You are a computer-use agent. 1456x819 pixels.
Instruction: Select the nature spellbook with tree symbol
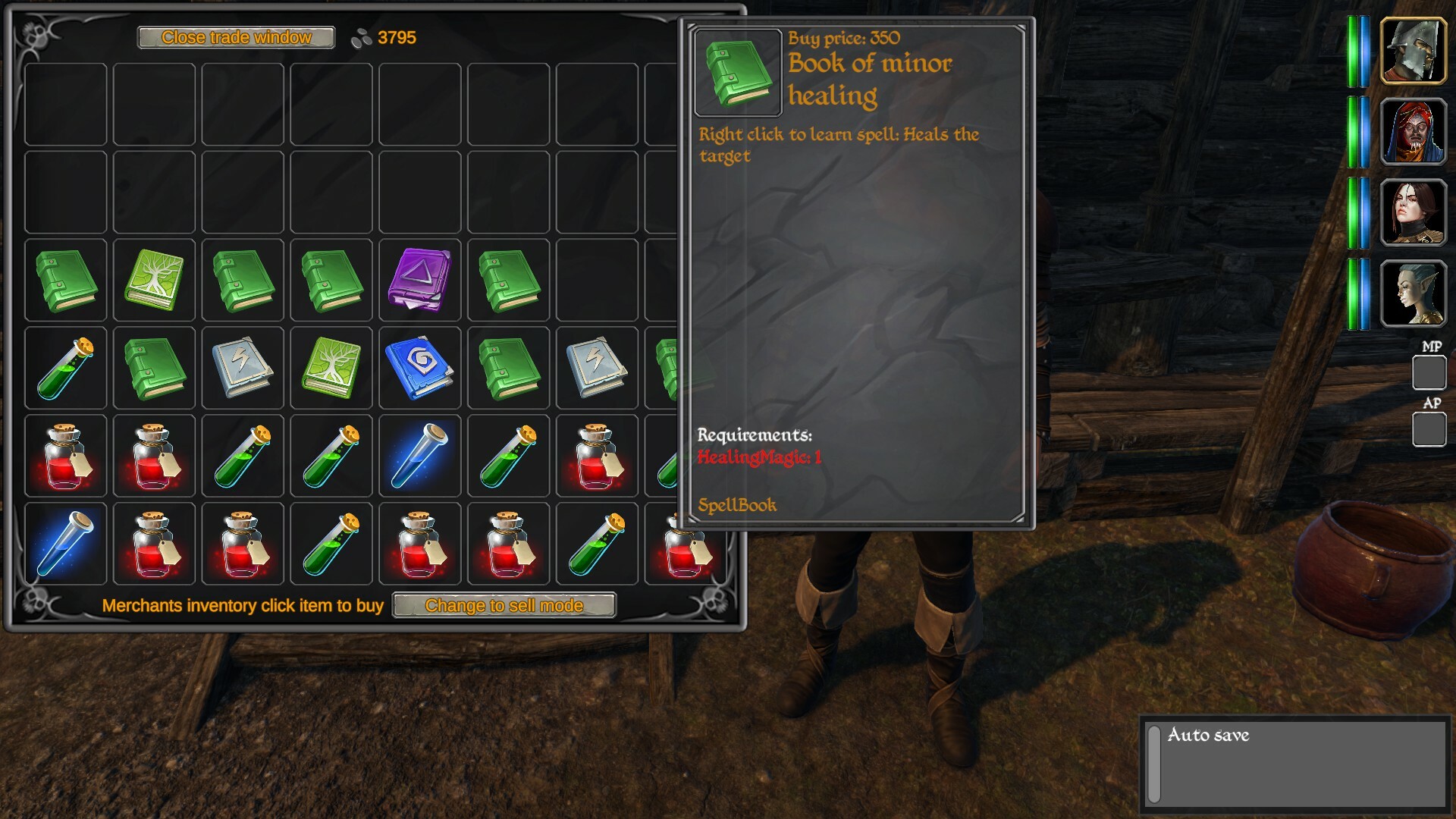154,281
